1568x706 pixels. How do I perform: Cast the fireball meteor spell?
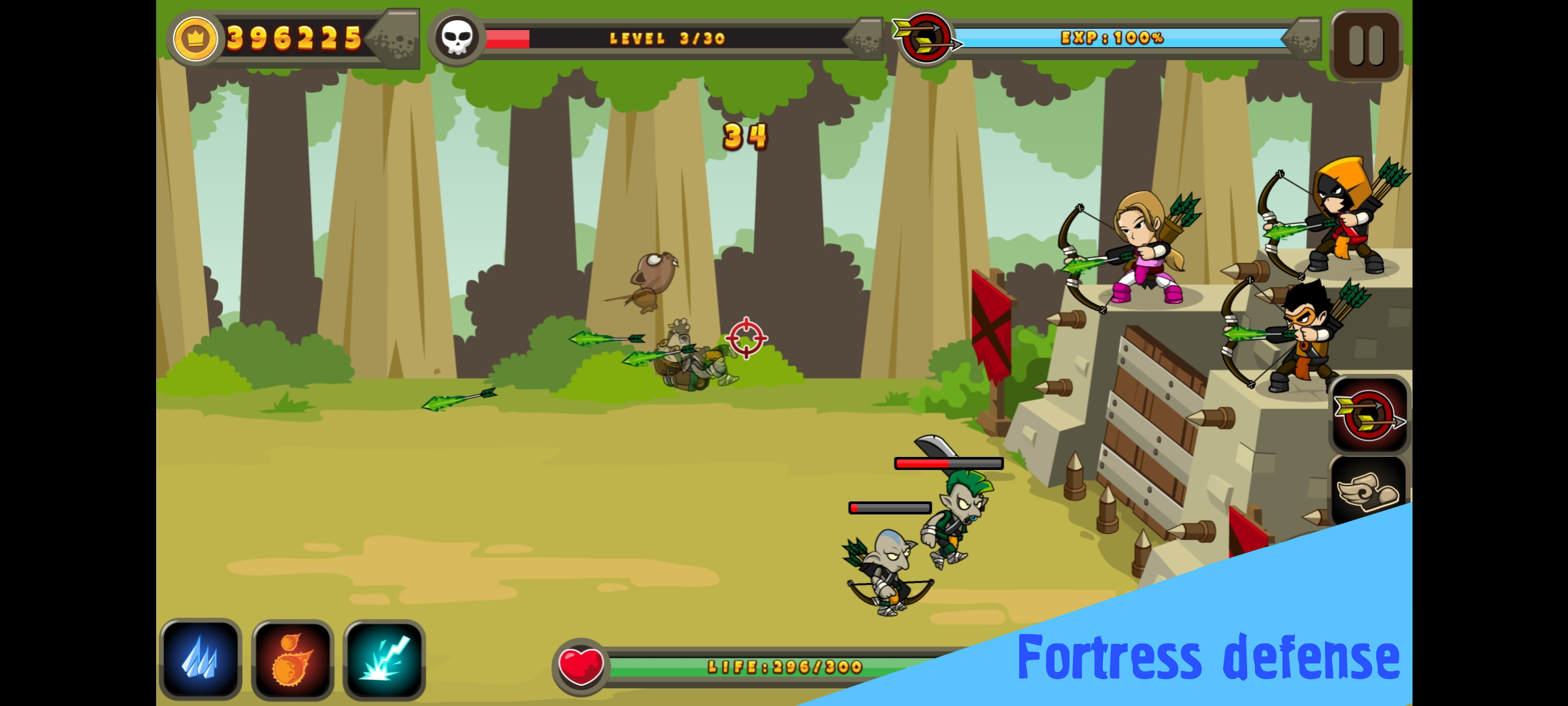pos(292,659)
